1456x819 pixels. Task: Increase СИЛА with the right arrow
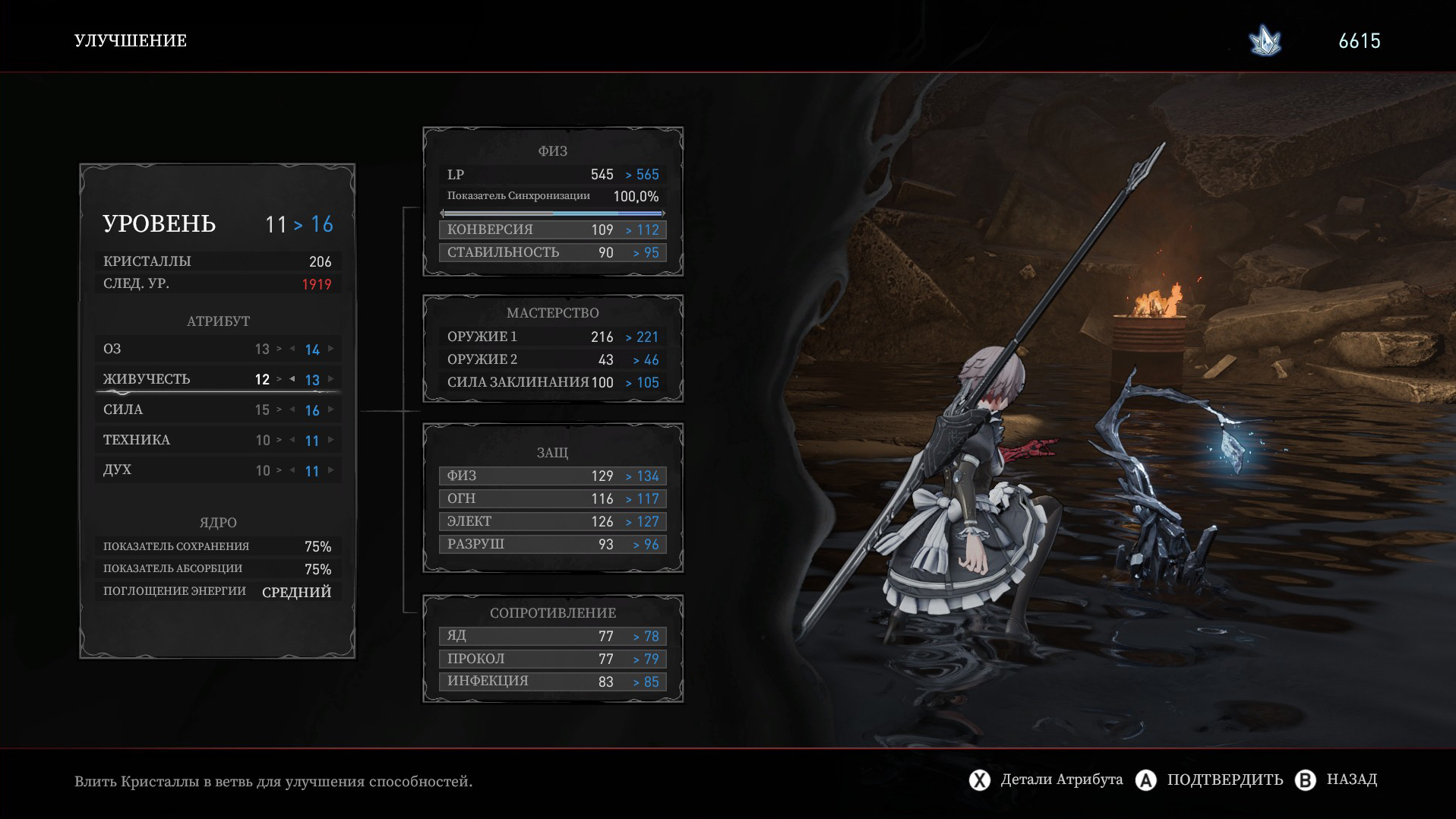pos(331,409)
